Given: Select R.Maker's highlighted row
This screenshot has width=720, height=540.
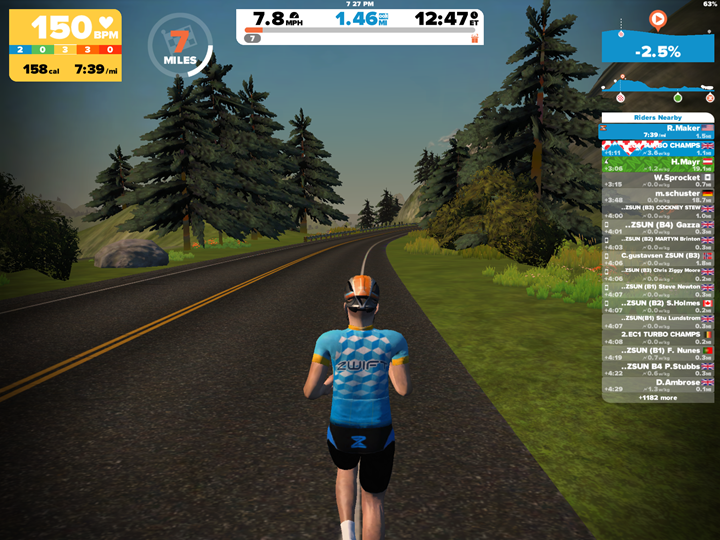Looking at the screenshot, I should (x=657, y=131).
